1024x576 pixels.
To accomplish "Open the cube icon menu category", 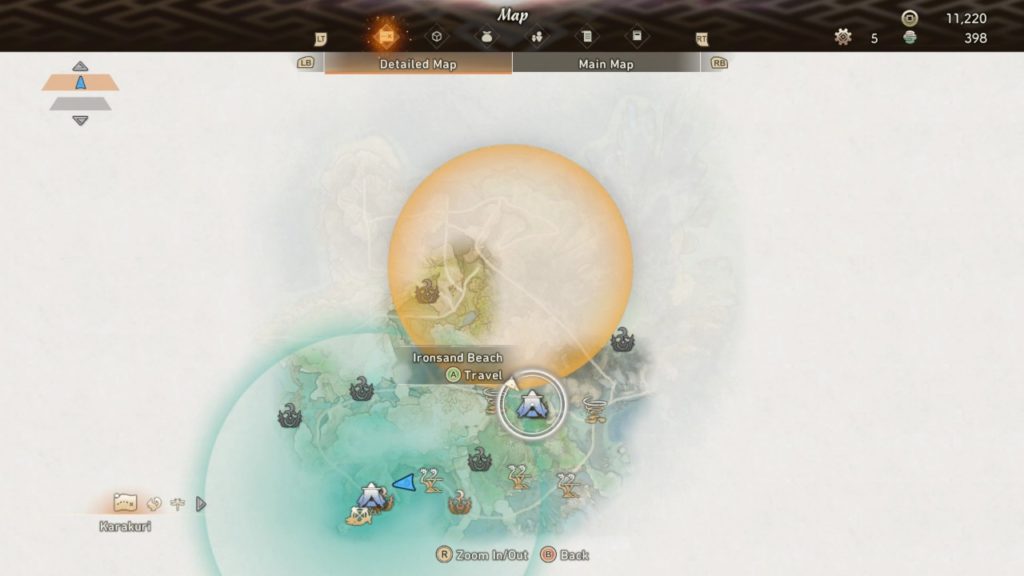I will point(436,37).
